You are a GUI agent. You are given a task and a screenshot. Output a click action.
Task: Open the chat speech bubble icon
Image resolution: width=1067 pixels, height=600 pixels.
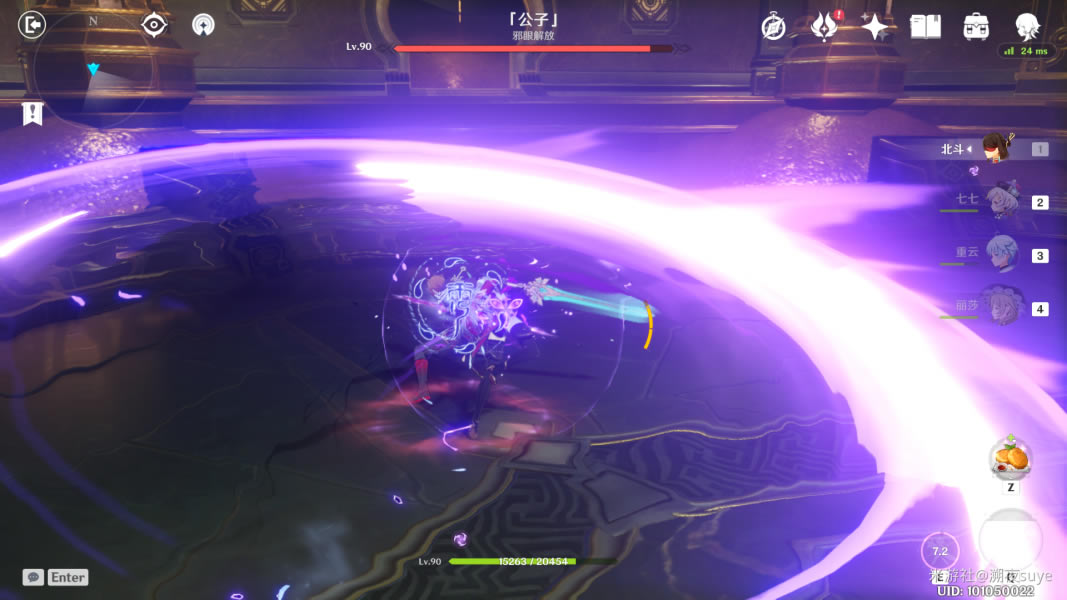[33, 577]
